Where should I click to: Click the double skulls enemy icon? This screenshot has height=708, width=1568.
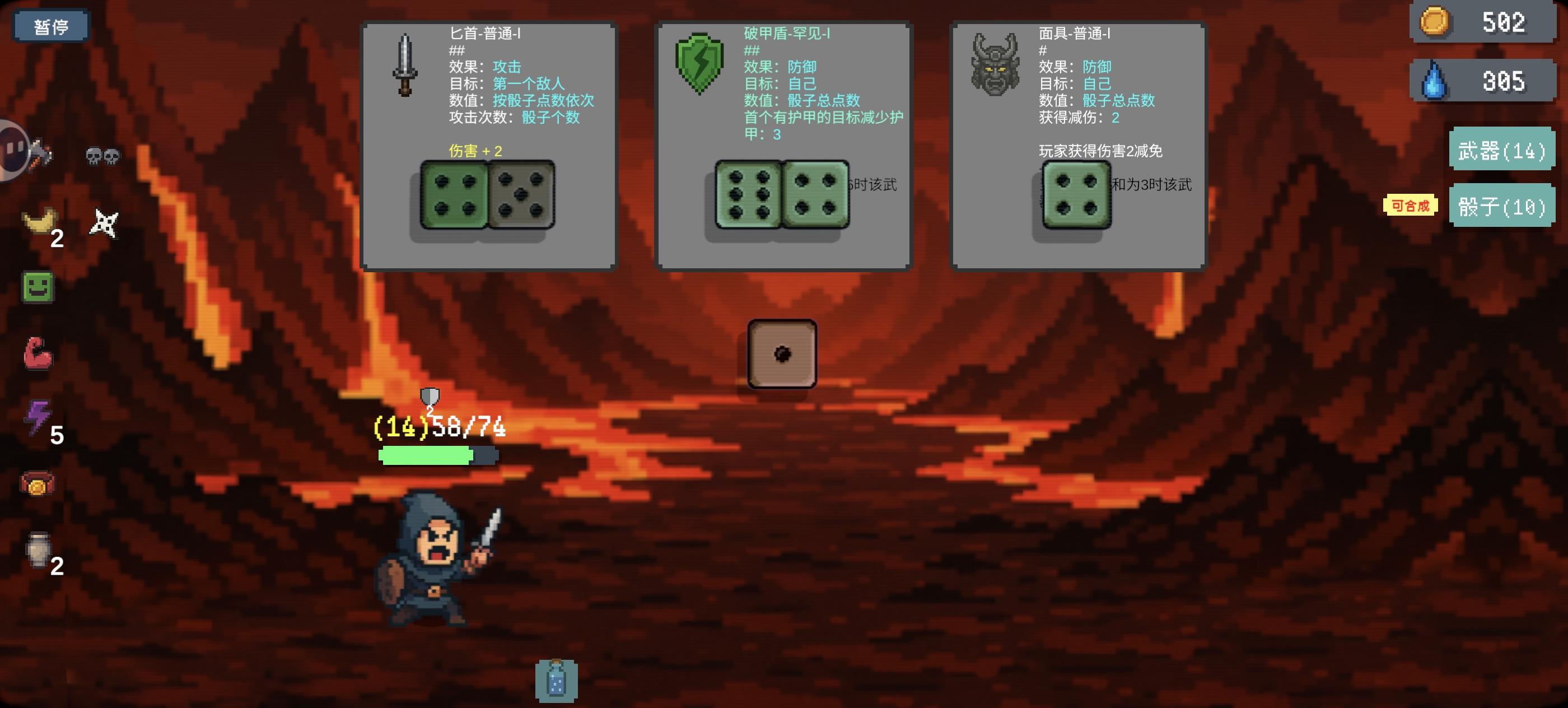point(102,155)
